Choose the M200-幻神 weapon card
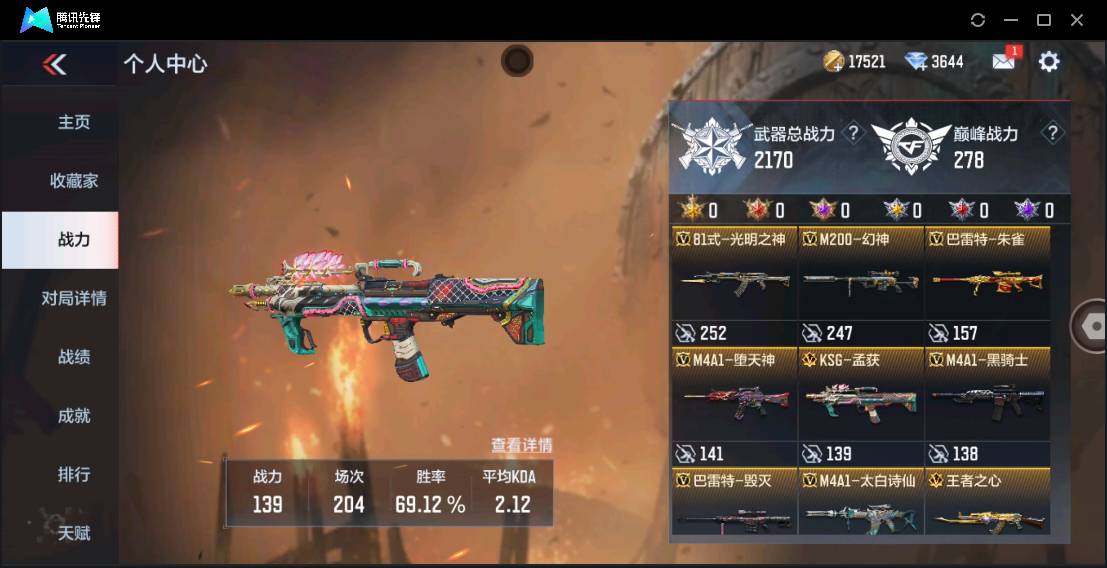 (861, 284)
